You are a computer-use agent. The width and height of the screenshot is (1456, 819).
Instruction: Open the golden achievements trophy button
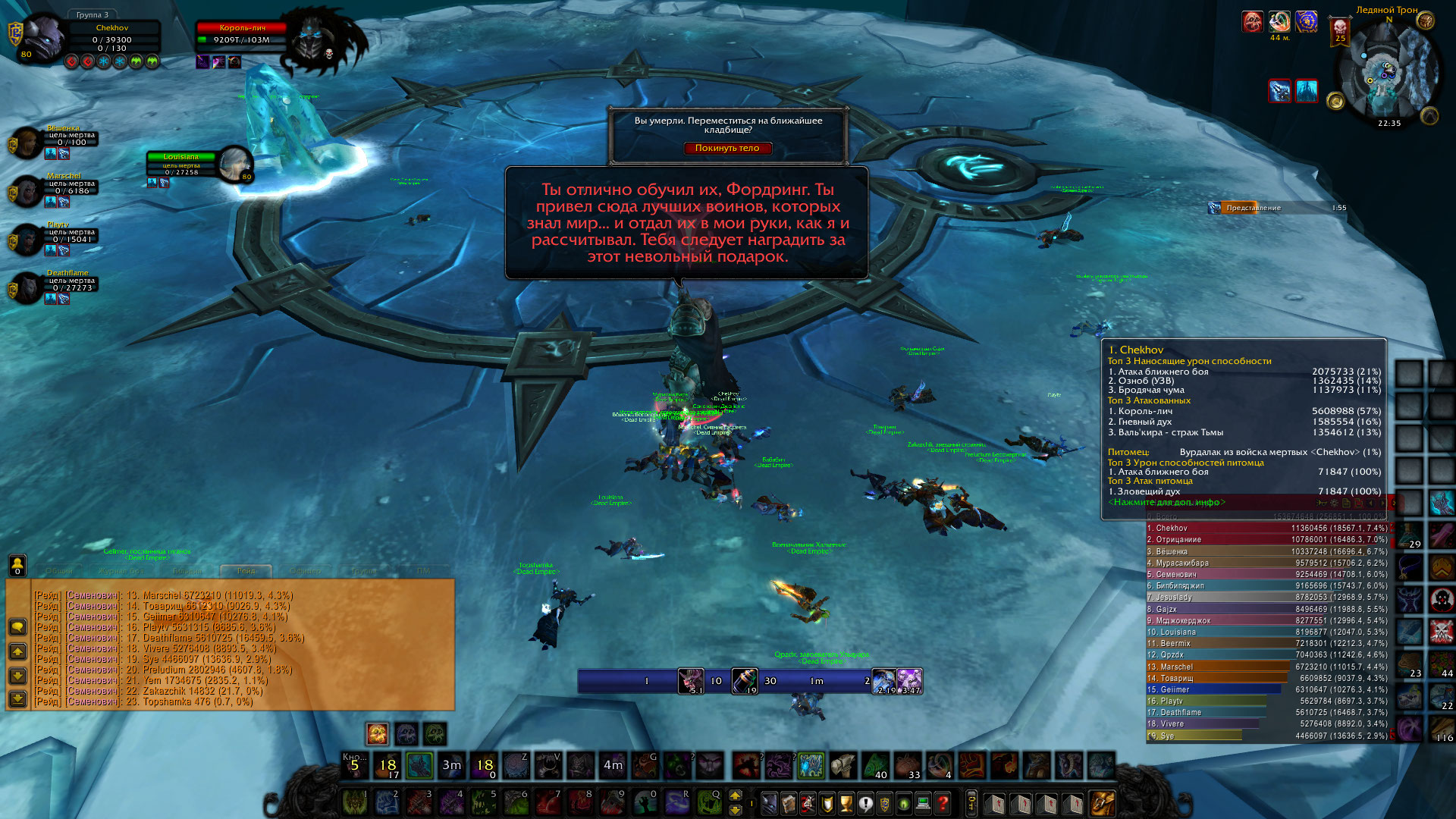(x=846, y=802)
